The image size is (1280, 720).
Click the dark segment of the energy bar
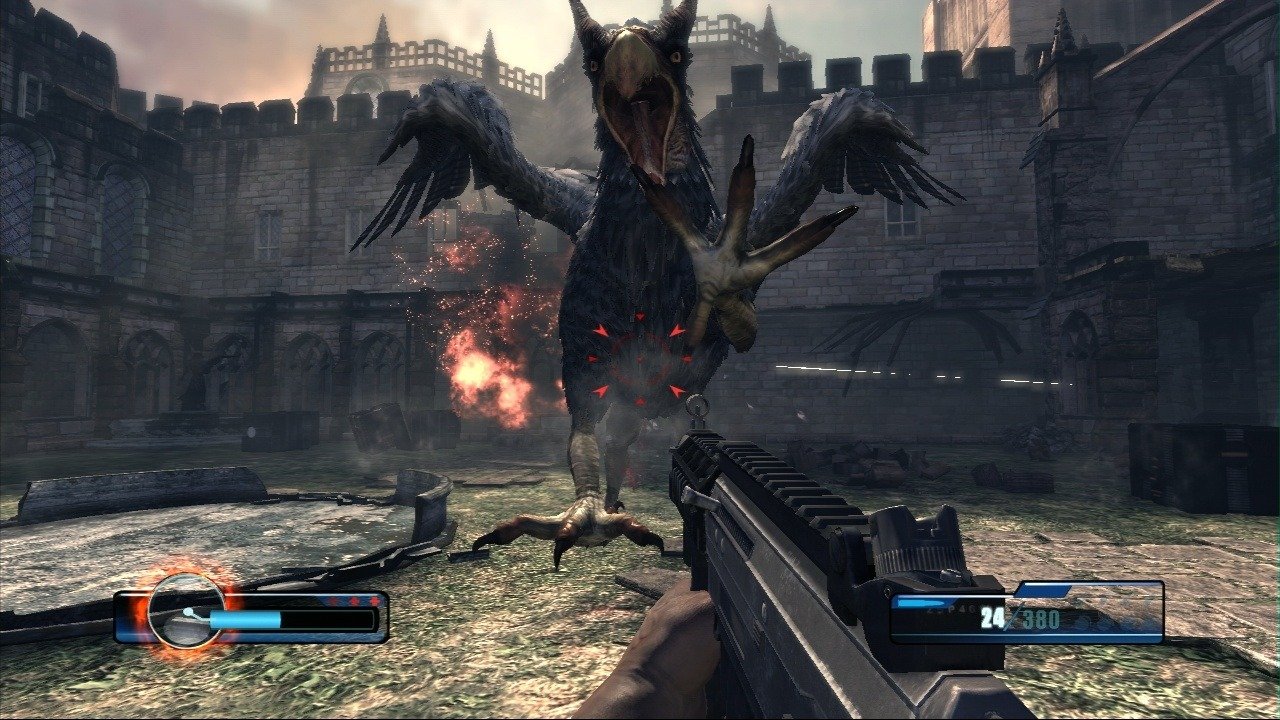[x=325, y=619]
